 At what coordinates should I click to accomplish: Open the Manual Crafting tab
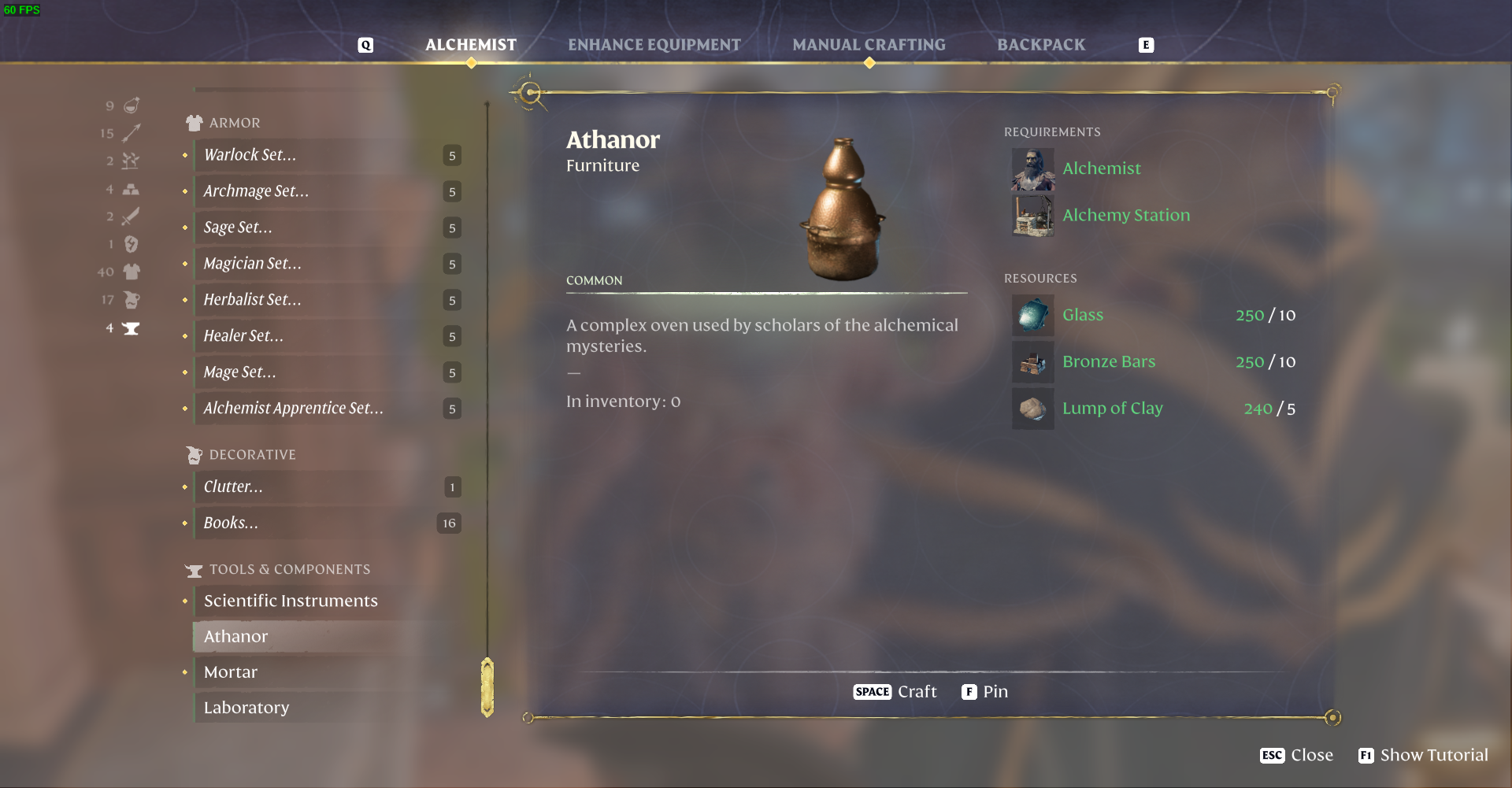pos(869,45)
